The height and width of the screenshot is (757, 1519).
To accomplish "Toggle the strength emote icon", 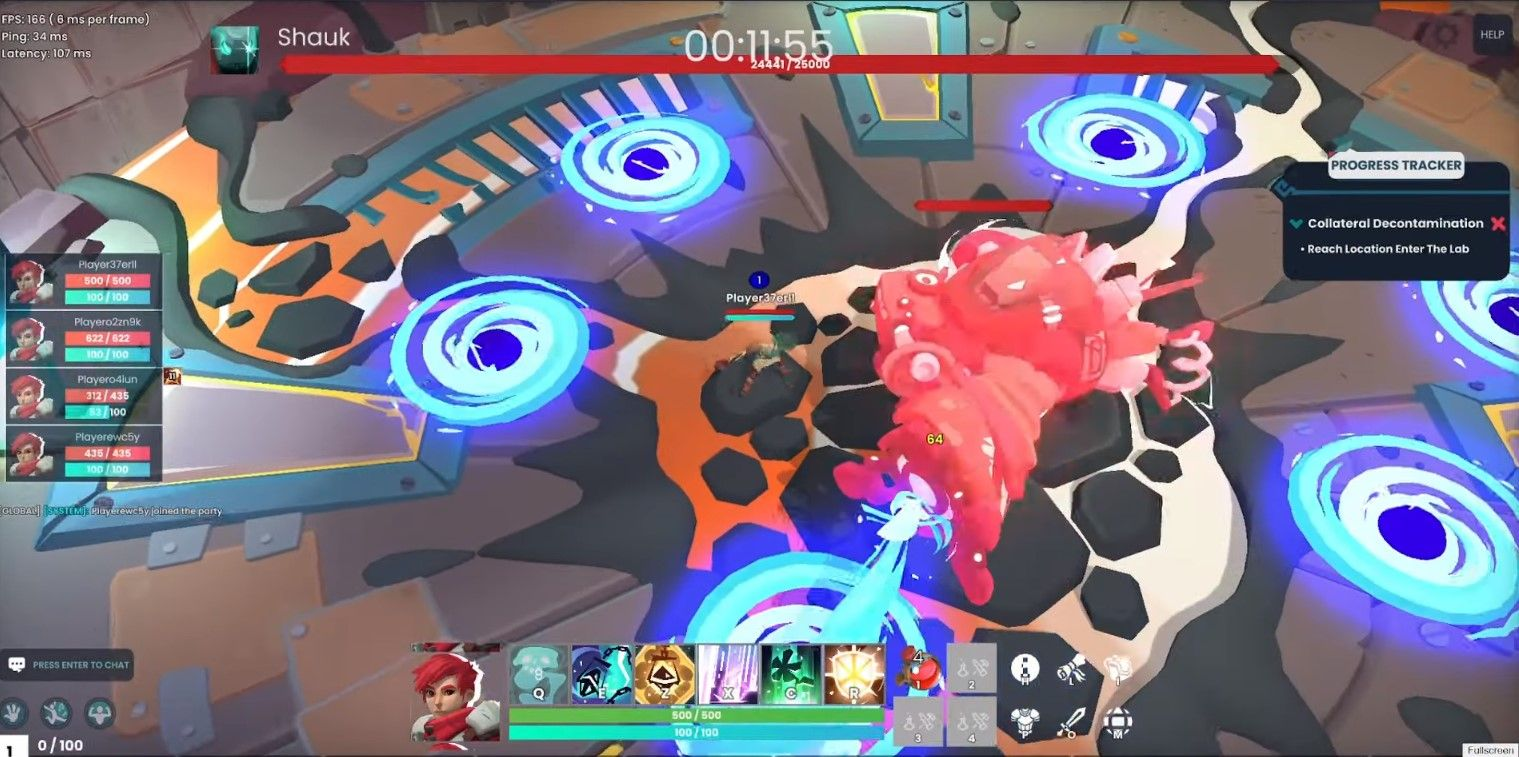I will click(x=99, y=713).
